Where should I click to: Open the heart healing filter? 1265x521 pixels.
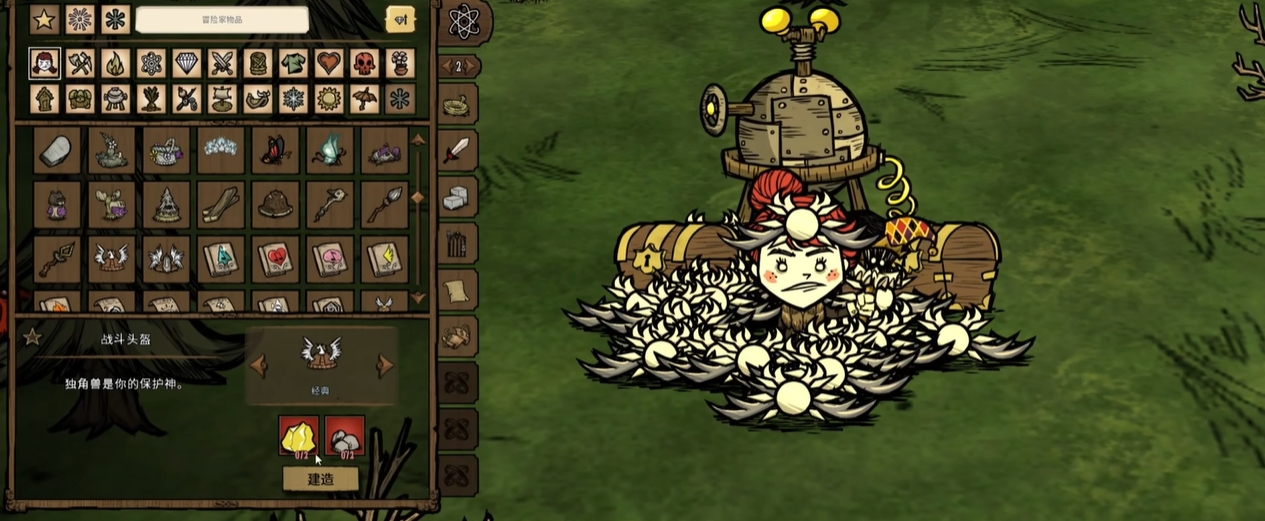coord(329,64)
